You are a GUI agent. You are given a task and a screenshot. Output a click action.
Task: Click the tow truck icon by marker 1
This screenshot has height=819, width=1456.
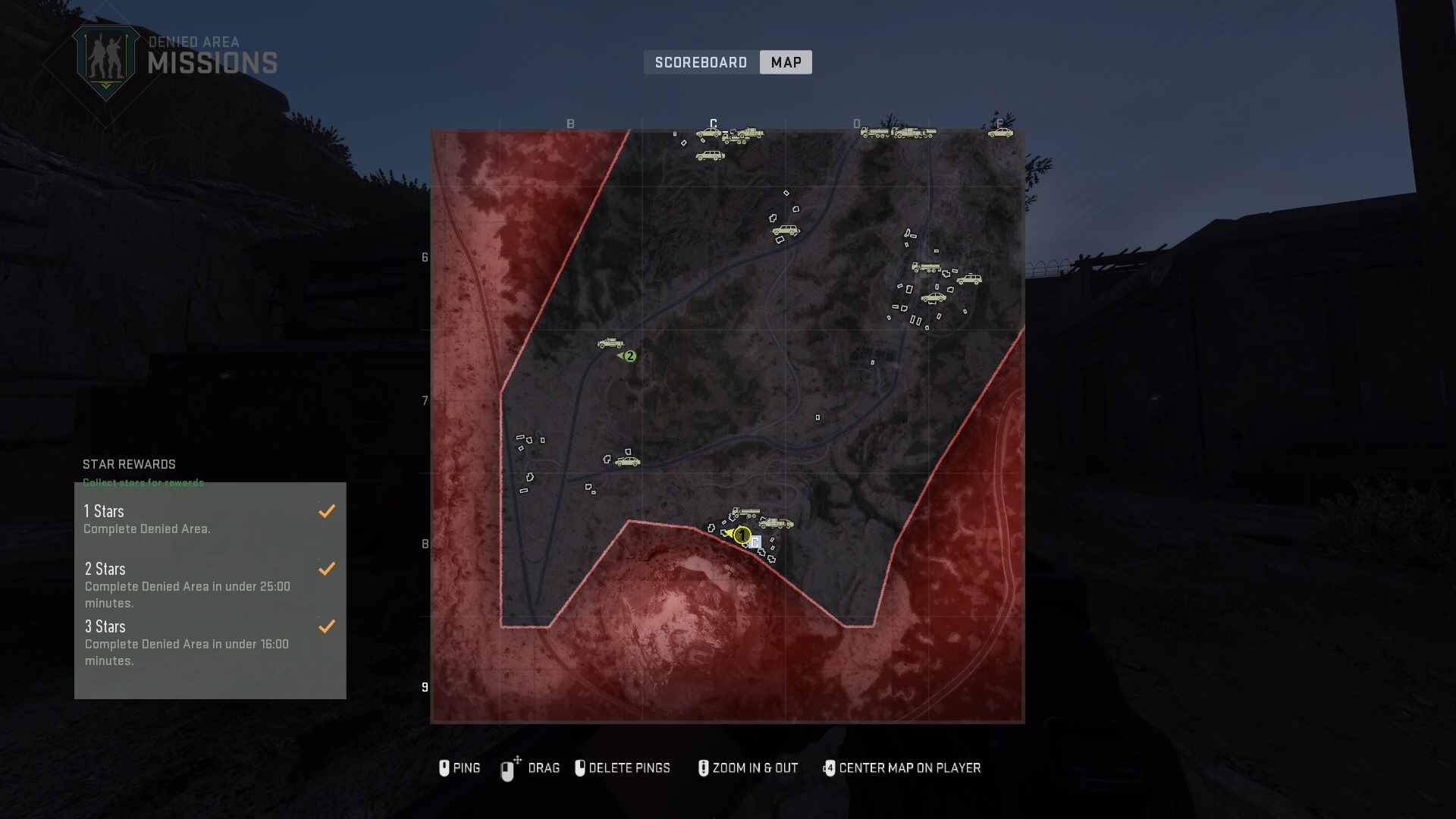[x=776, y=524]
